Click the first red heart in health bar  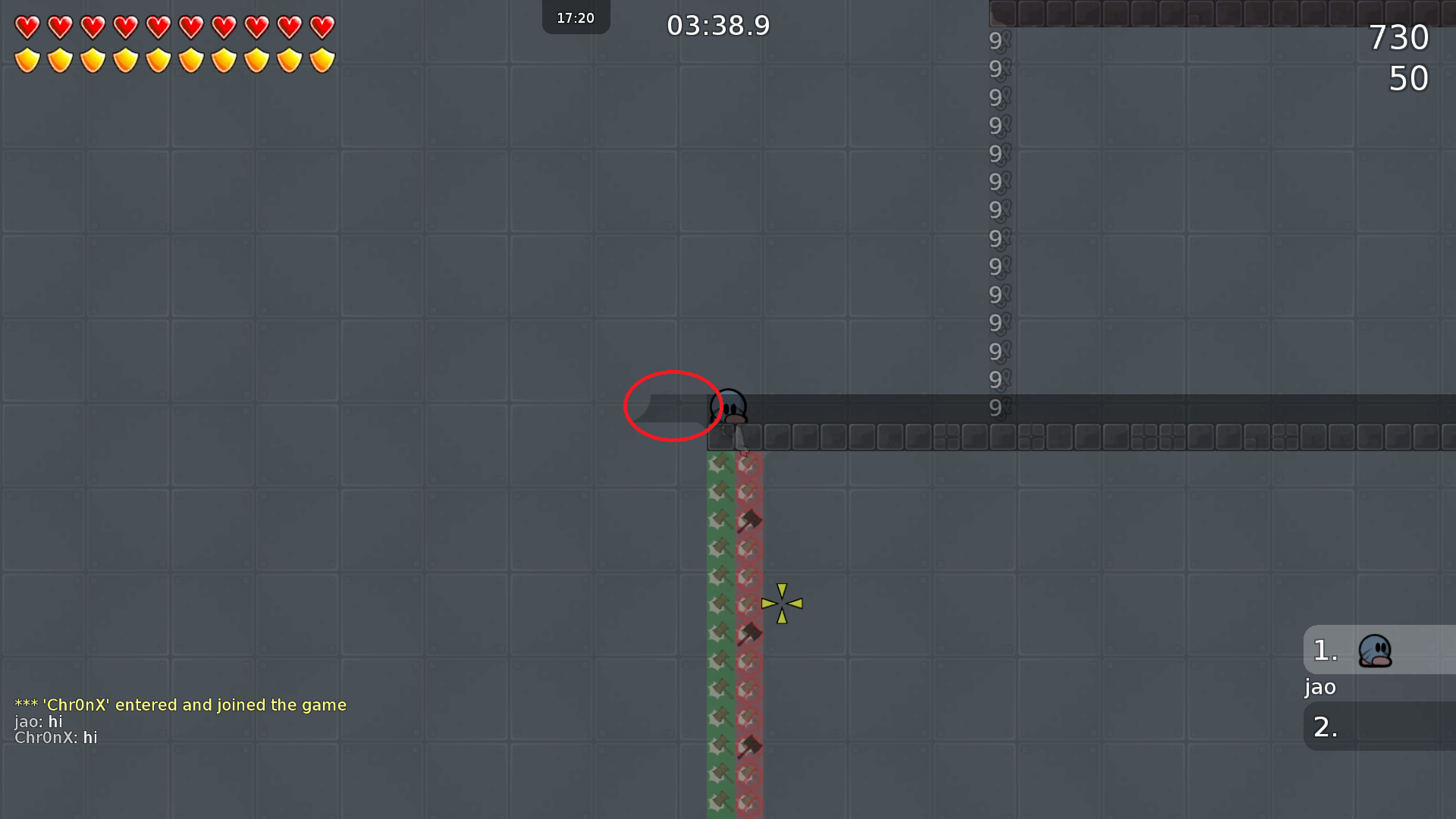(27, 27)
